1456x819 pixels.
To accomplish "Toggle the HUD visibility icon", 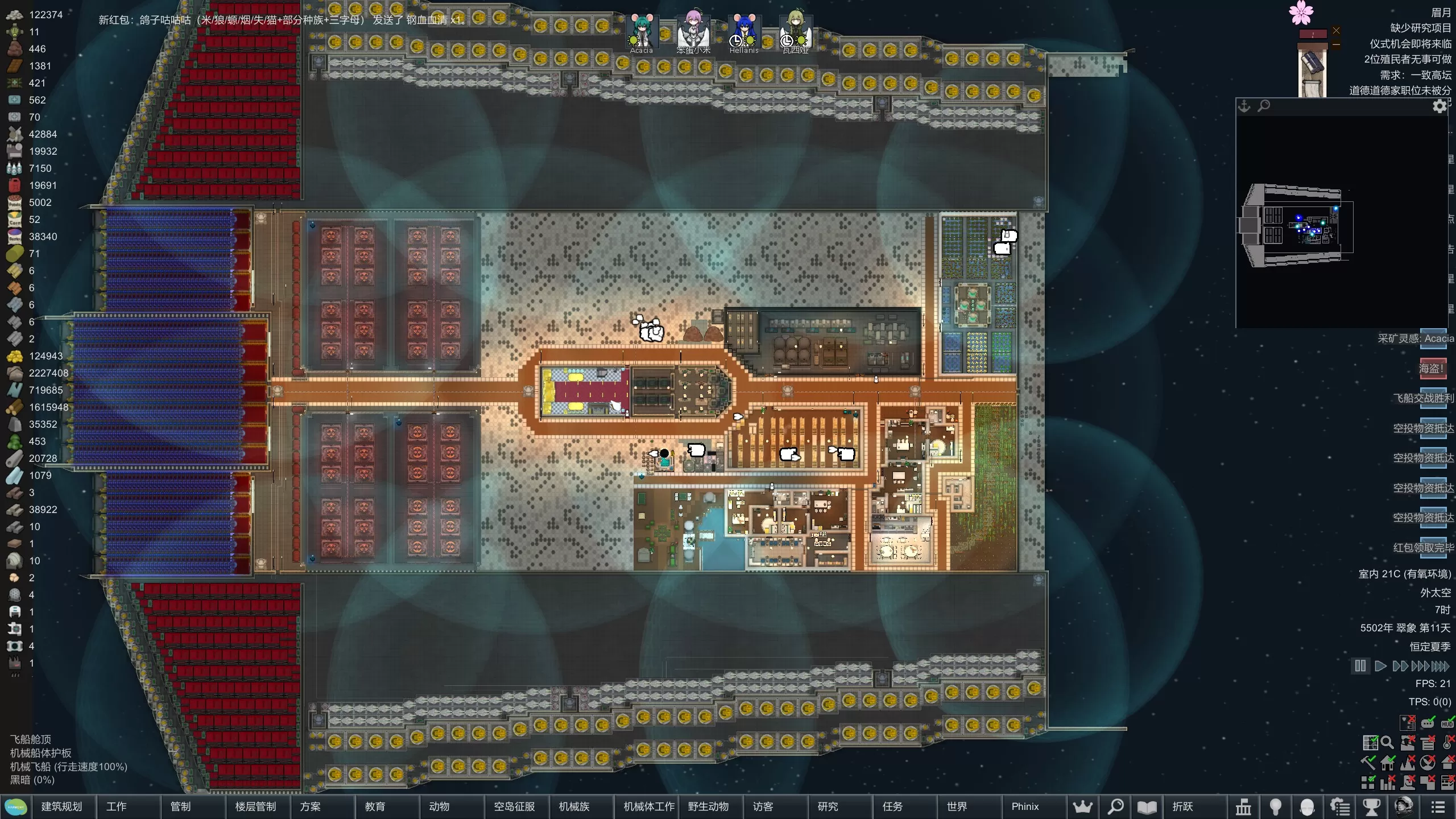I will (x=1447, y=723).
